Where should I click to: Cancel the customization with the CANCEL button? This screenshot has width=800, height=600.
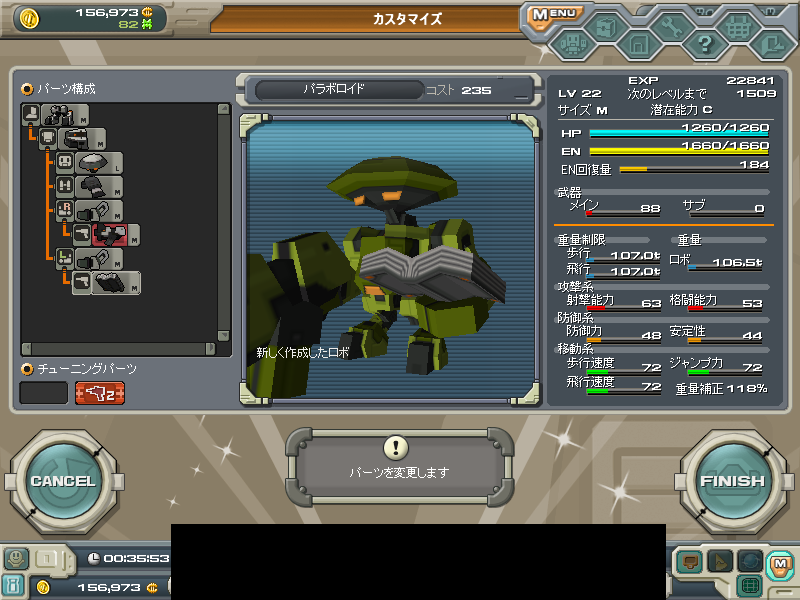pyautogui.click(x=62, y=481)
